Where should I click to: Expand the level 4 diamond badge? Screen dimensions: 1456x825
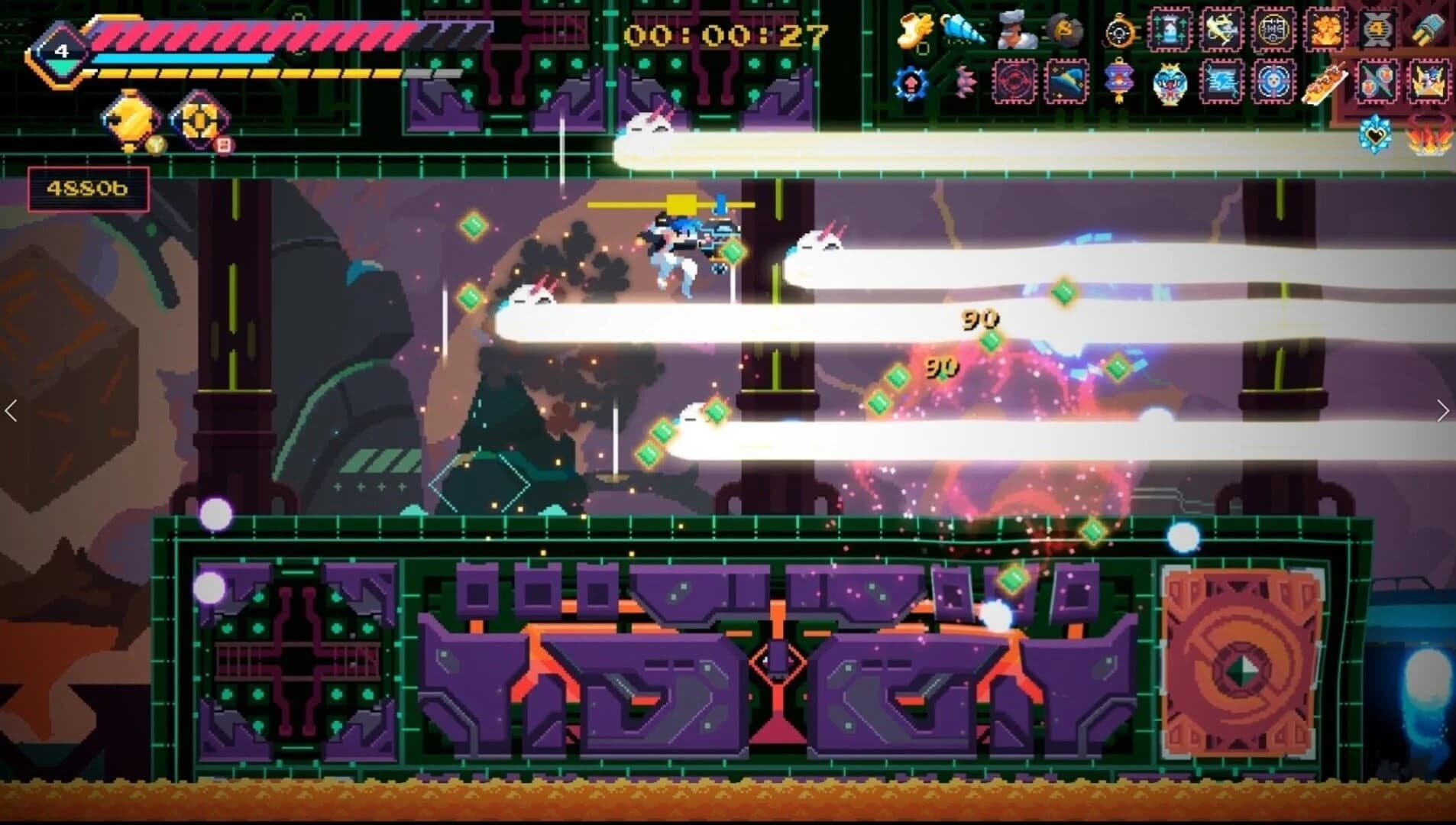click(61, 50)
